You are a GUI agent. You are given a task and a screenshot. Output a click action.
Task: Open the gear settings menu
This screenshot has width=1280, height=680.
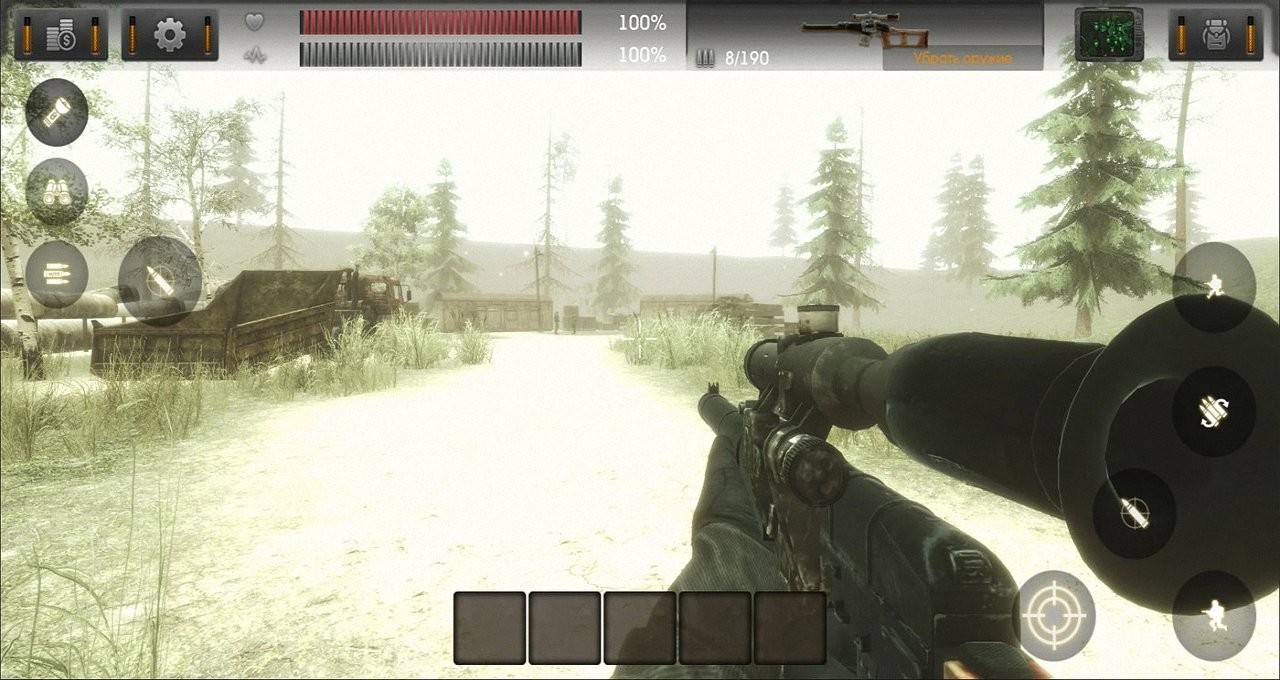point(169,35)
